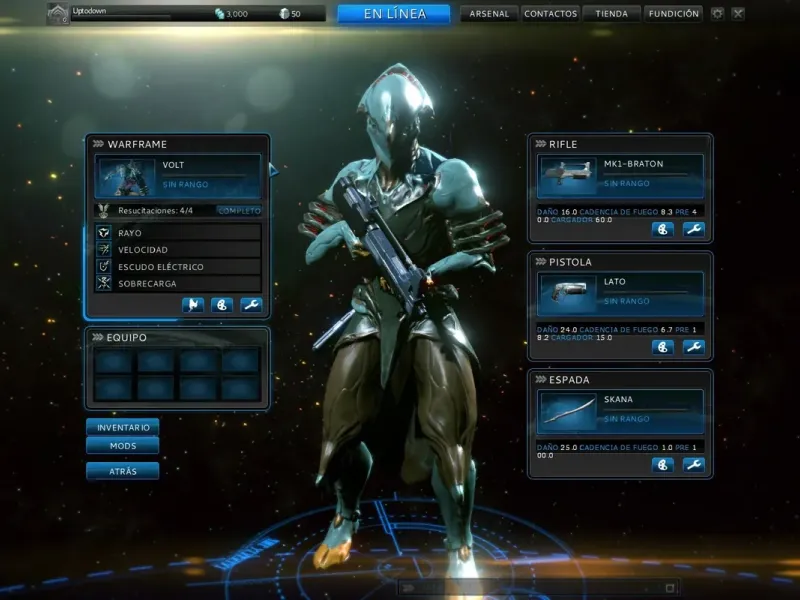Select the Sobrecarga ability

point(178,284)
